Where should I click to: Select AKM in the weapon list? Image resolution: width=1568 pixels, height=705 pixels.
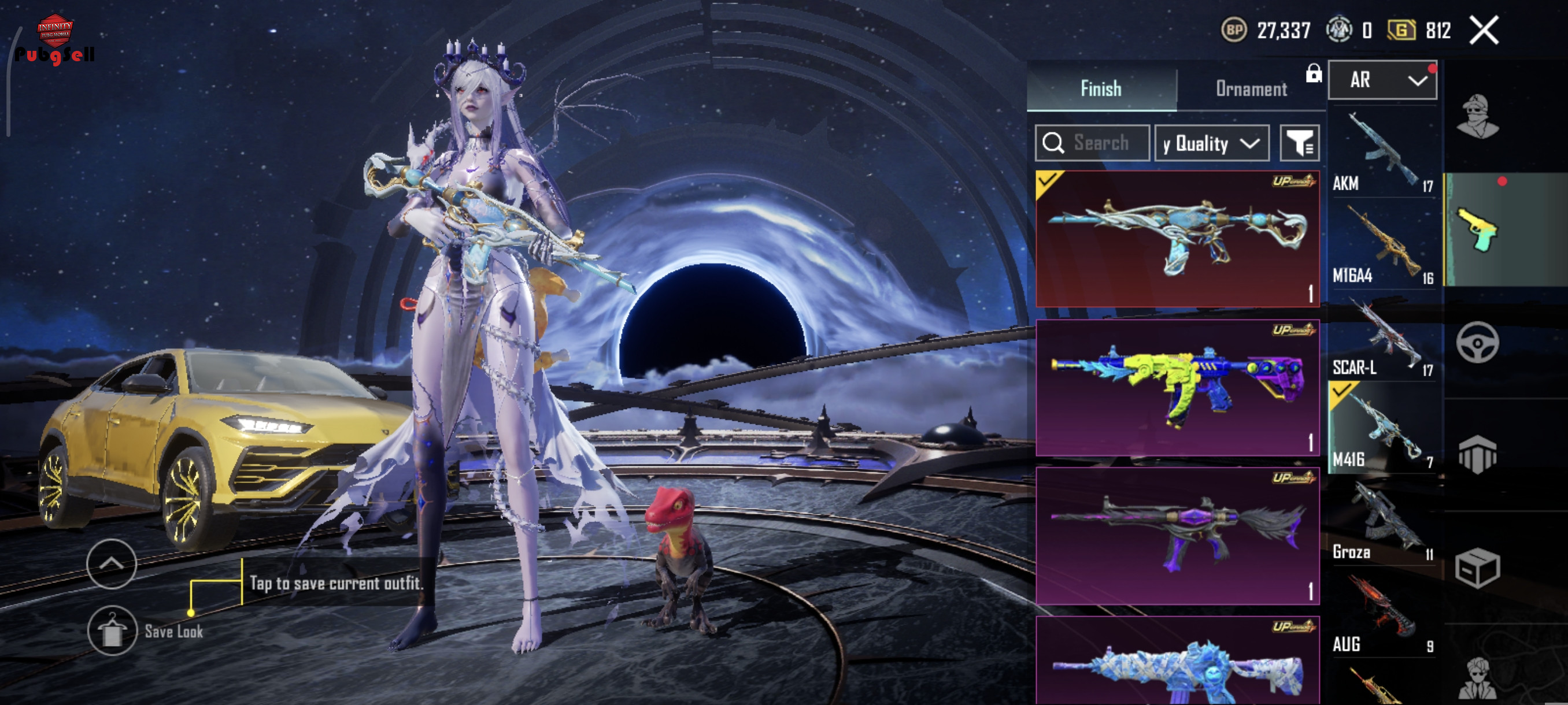(1382, 153)
